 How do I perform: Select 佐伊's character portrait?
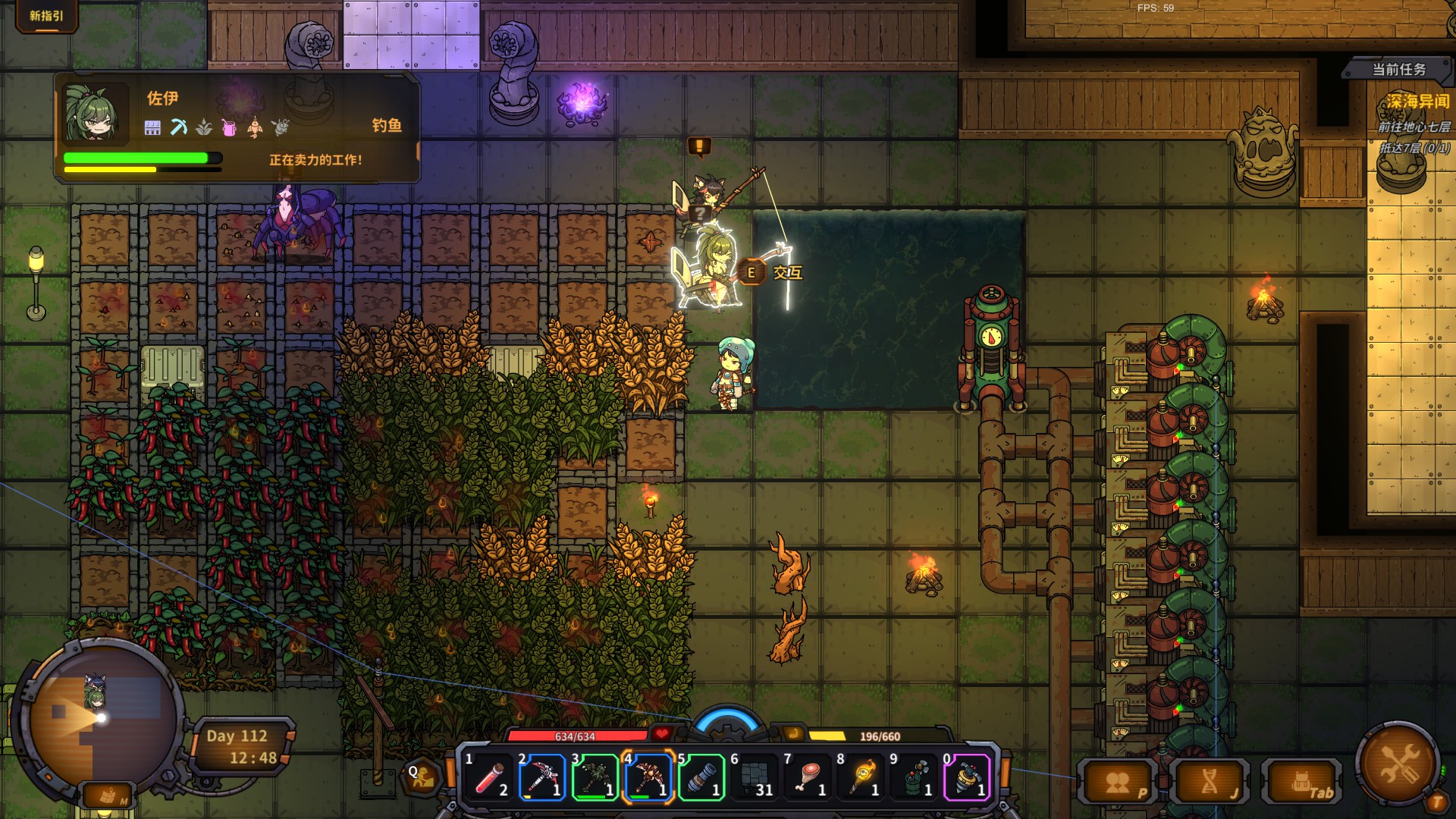94,114
